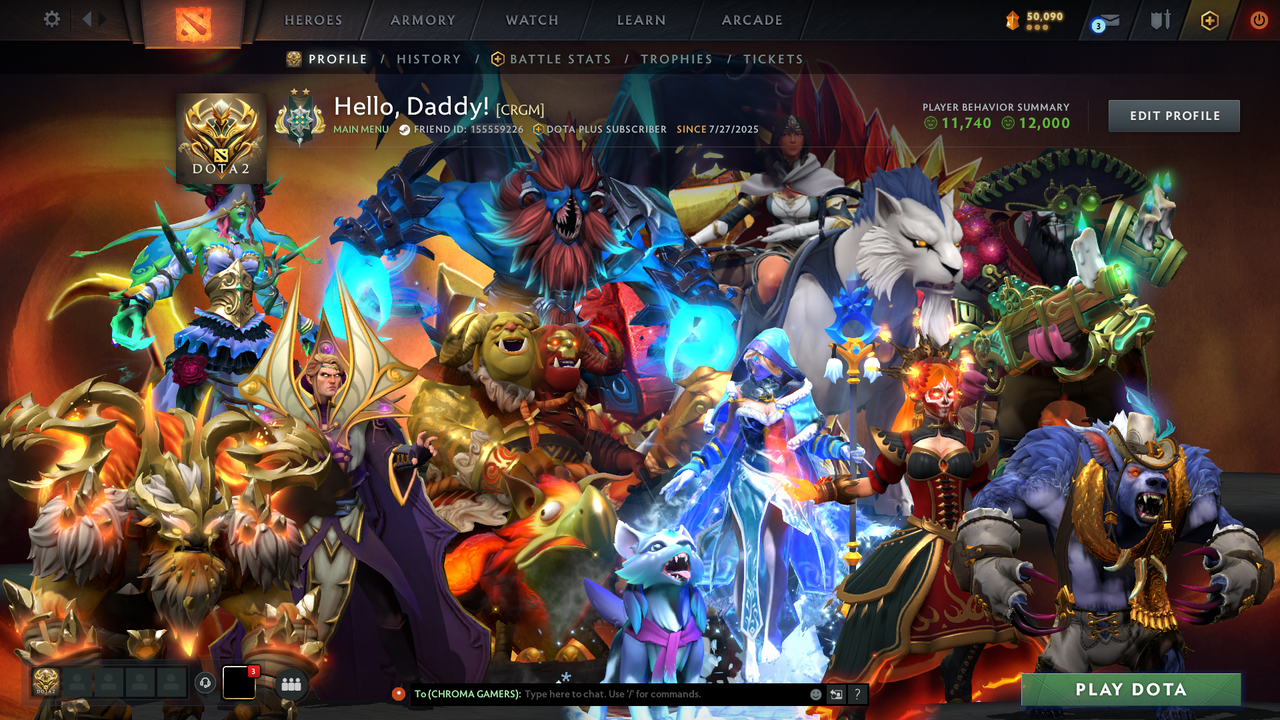Click the EDIT PROFILE button
This screenshot has width=1280, height=720.
(1173, 115)
